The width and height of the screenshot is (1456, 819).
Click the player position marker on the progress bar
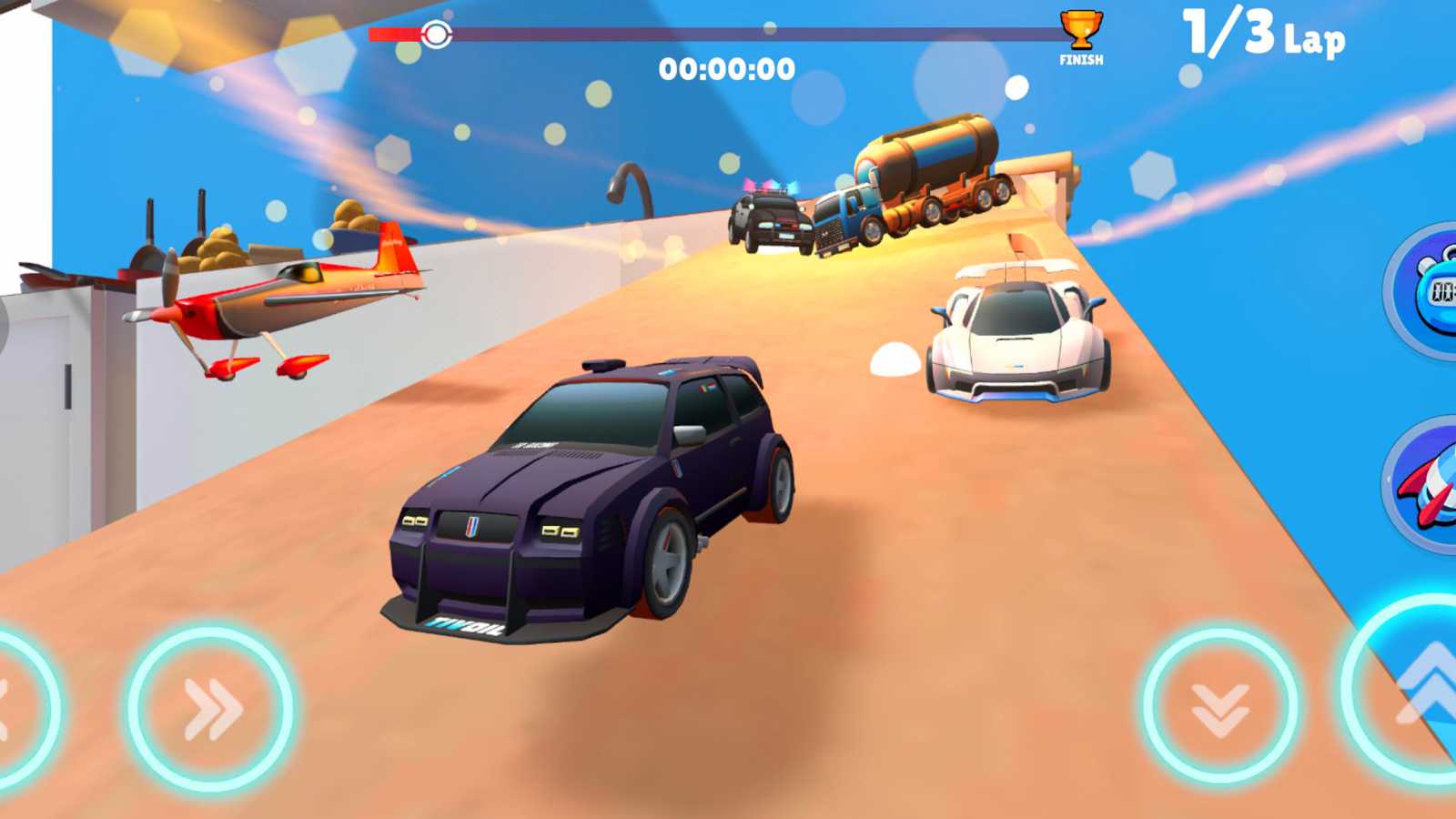pyautogui.click(x=437, y=35)
